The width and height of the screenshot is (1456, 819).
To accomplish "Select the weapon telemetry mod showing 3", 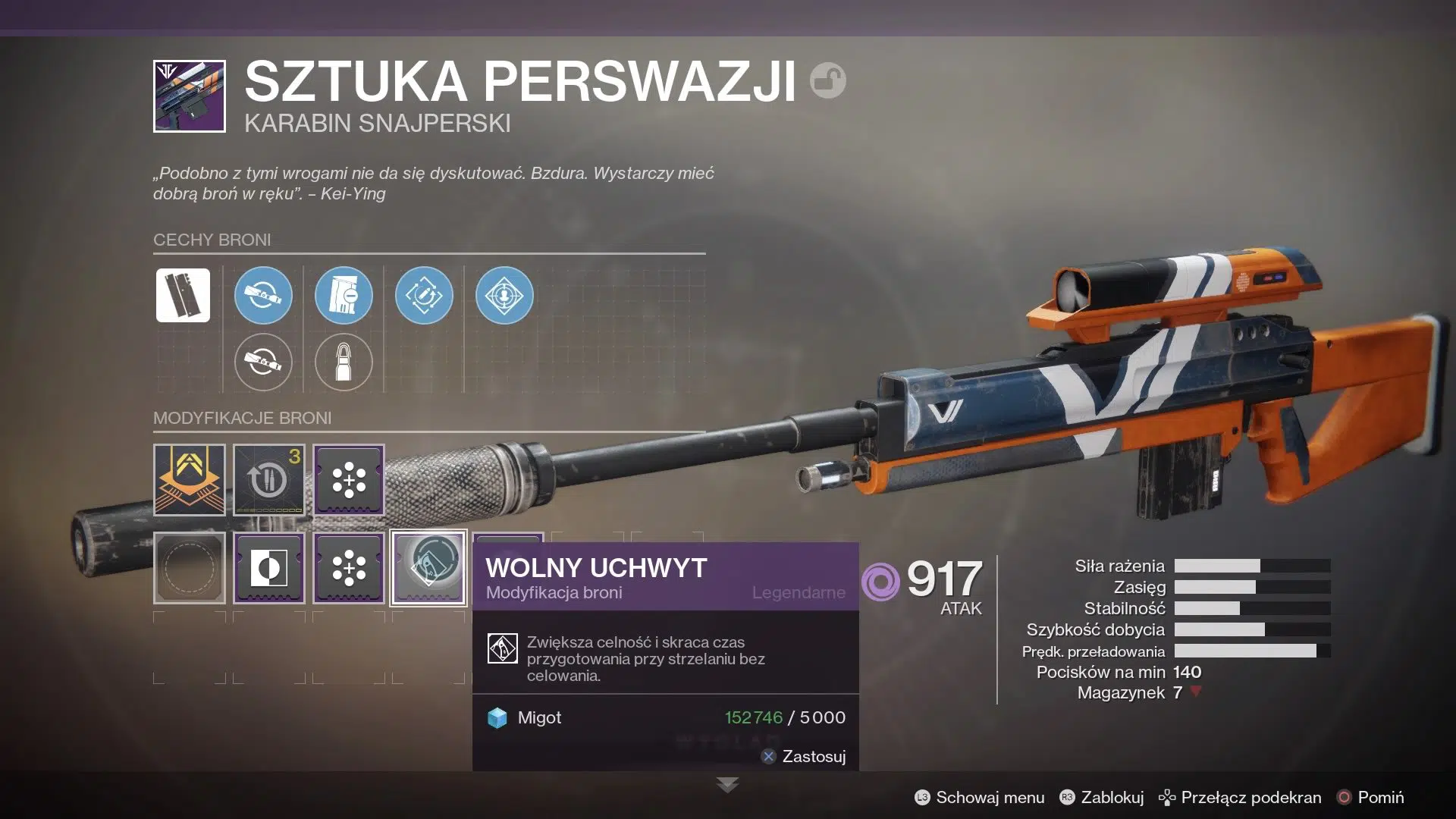I will point(269,479).
